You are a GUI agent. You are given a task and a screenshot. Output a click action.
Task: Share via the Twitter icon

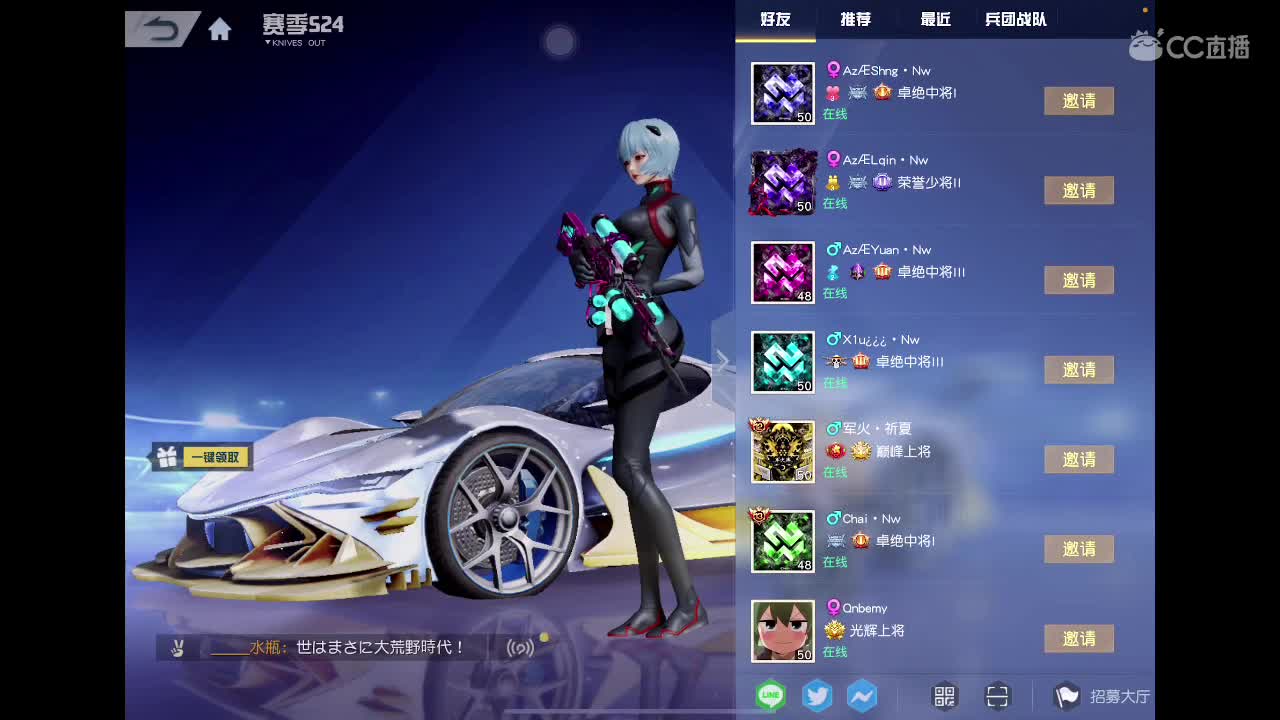(x=816, y=696)
